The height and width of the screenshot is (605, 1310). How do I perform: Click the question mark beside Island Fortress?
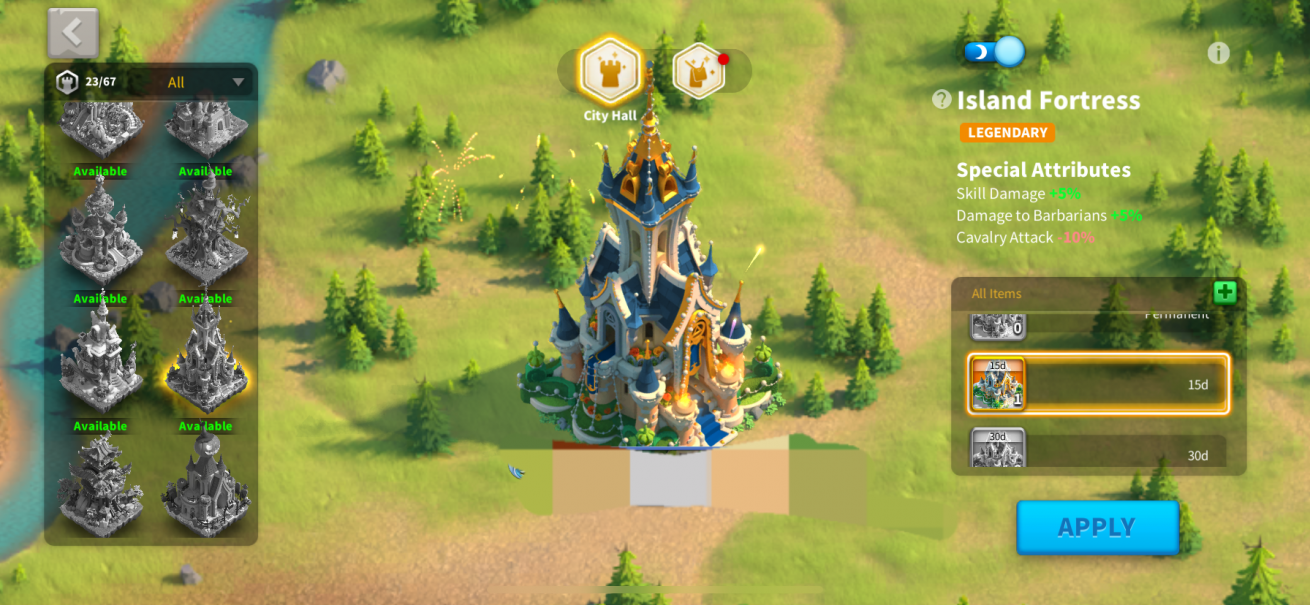(x=942, y=99)
